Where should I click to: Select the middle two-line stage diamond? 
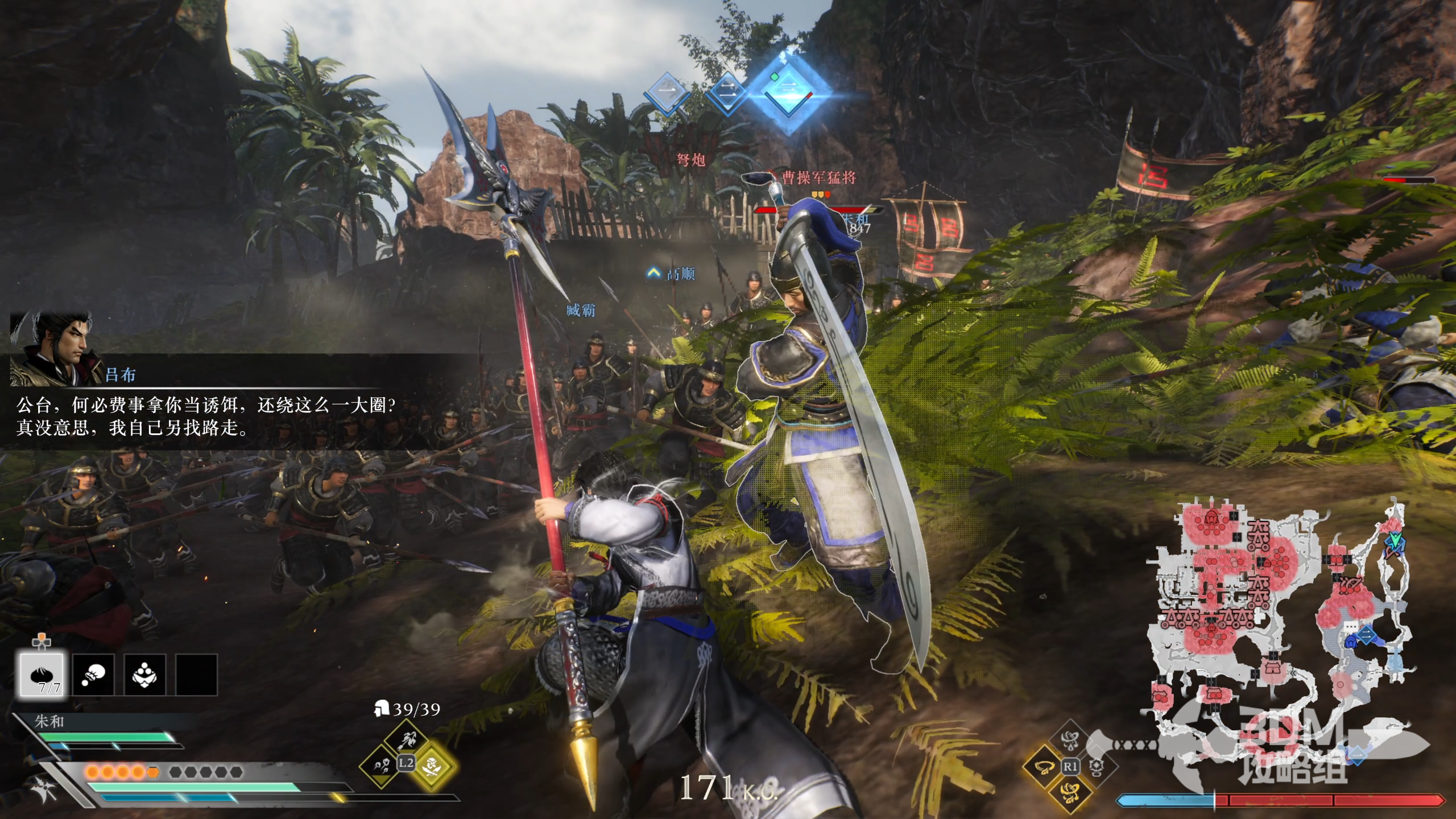click(x=727, y=91)
